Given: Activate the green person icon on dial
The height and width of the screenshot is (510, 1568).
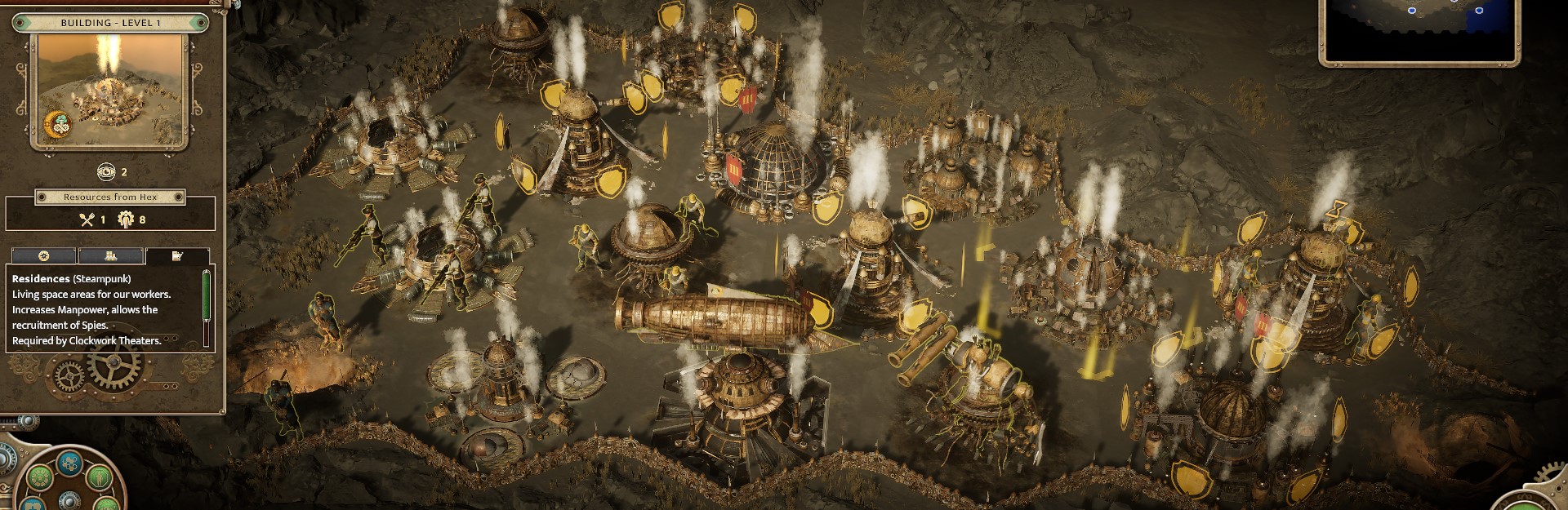Looking at the screenshot, I should (99, 476).
